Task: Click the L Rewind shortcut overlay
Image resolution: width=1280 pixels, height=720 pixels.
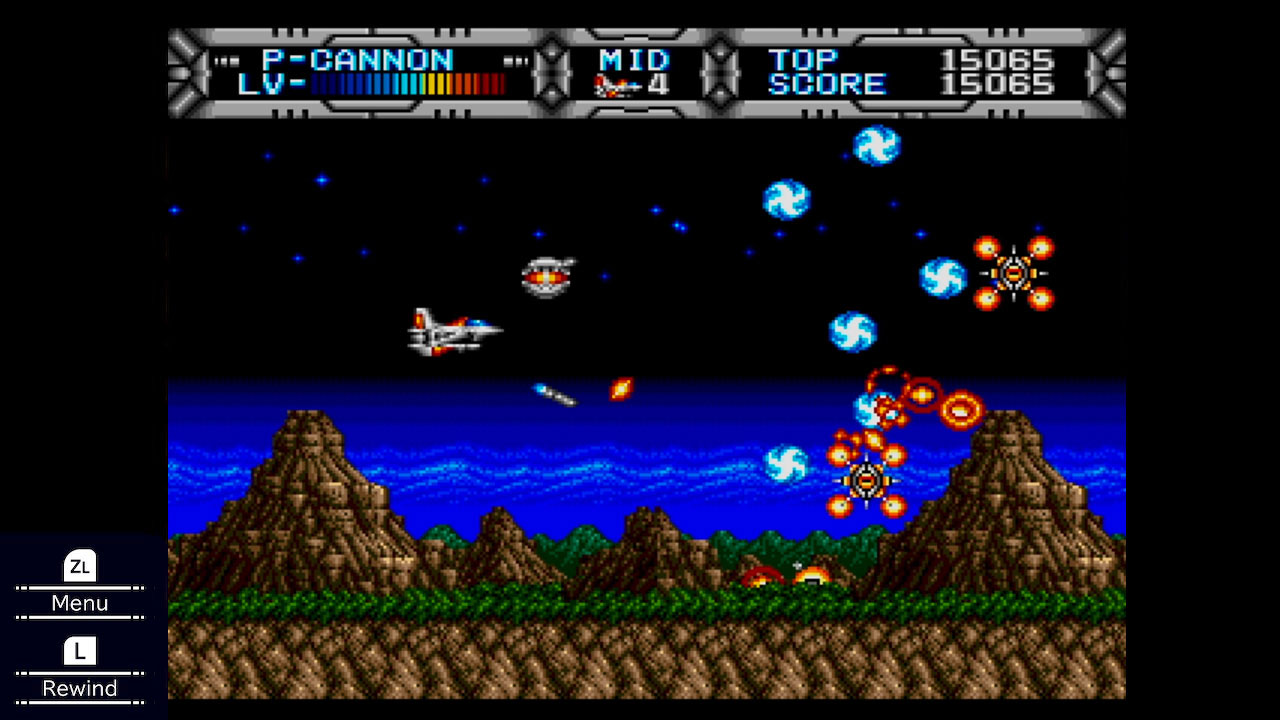Action: point(78,668)
